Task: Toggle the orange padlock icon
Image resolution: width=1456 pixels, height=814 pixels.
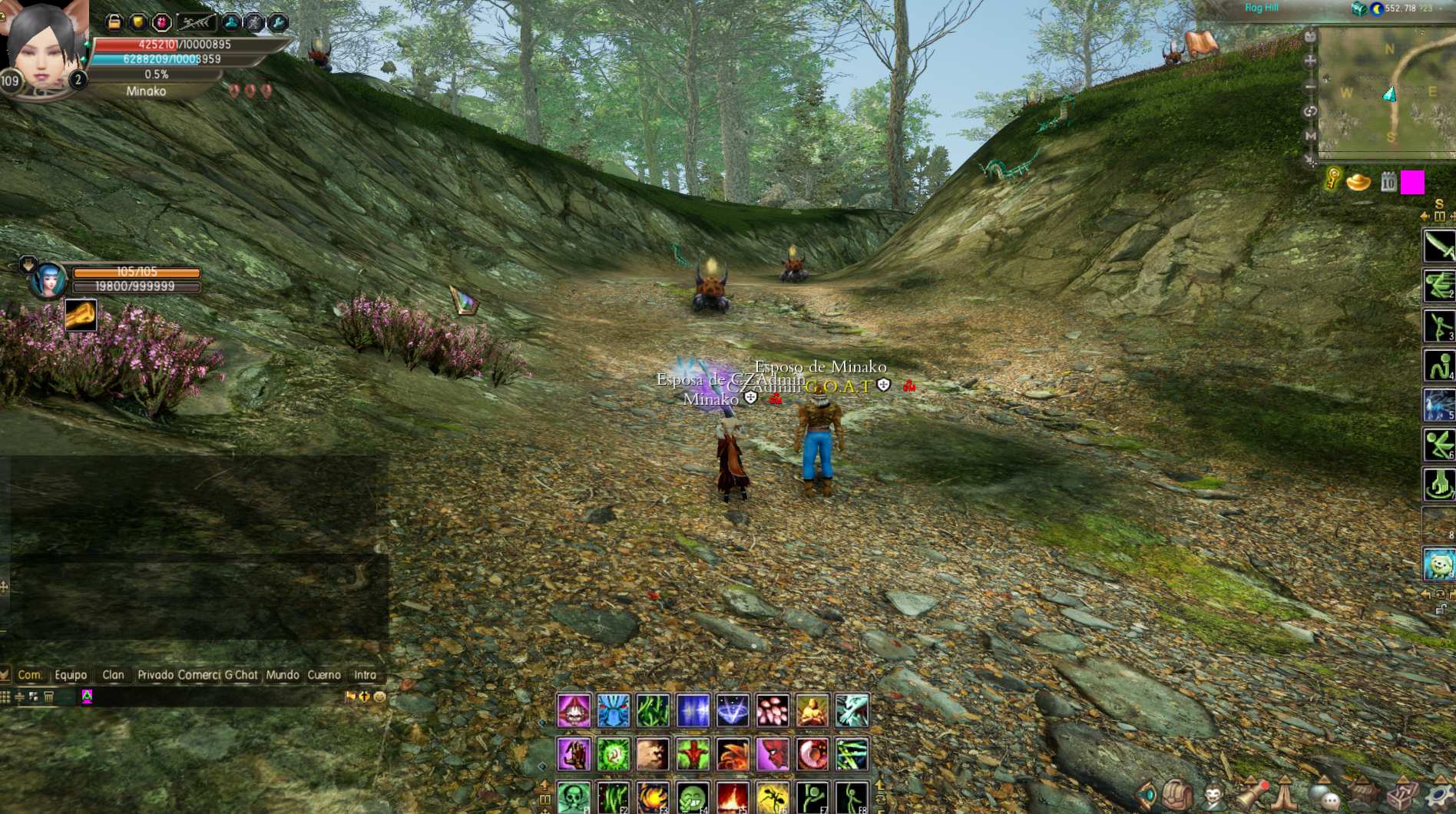Action: (114, 22)
